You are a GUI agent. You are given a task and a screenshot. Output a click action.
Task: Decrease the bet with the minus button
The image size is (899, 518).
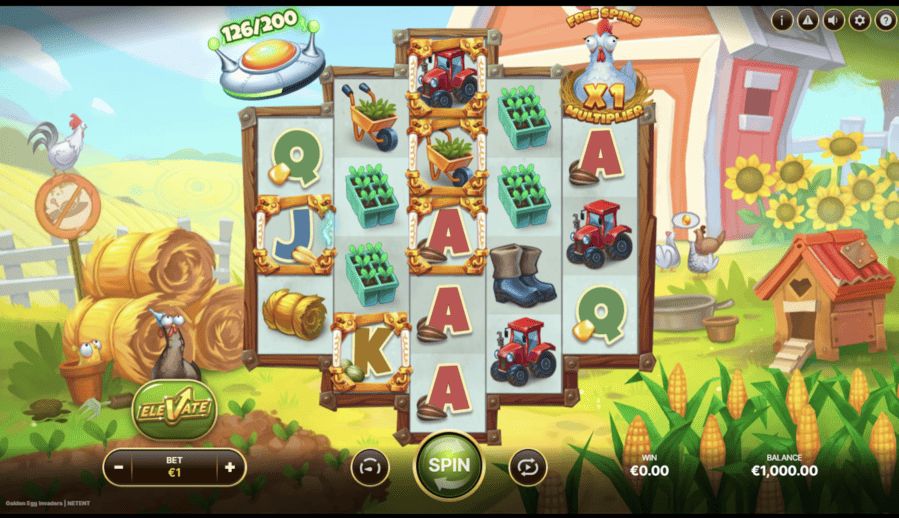pyautogui.click(x=119, y=467)
